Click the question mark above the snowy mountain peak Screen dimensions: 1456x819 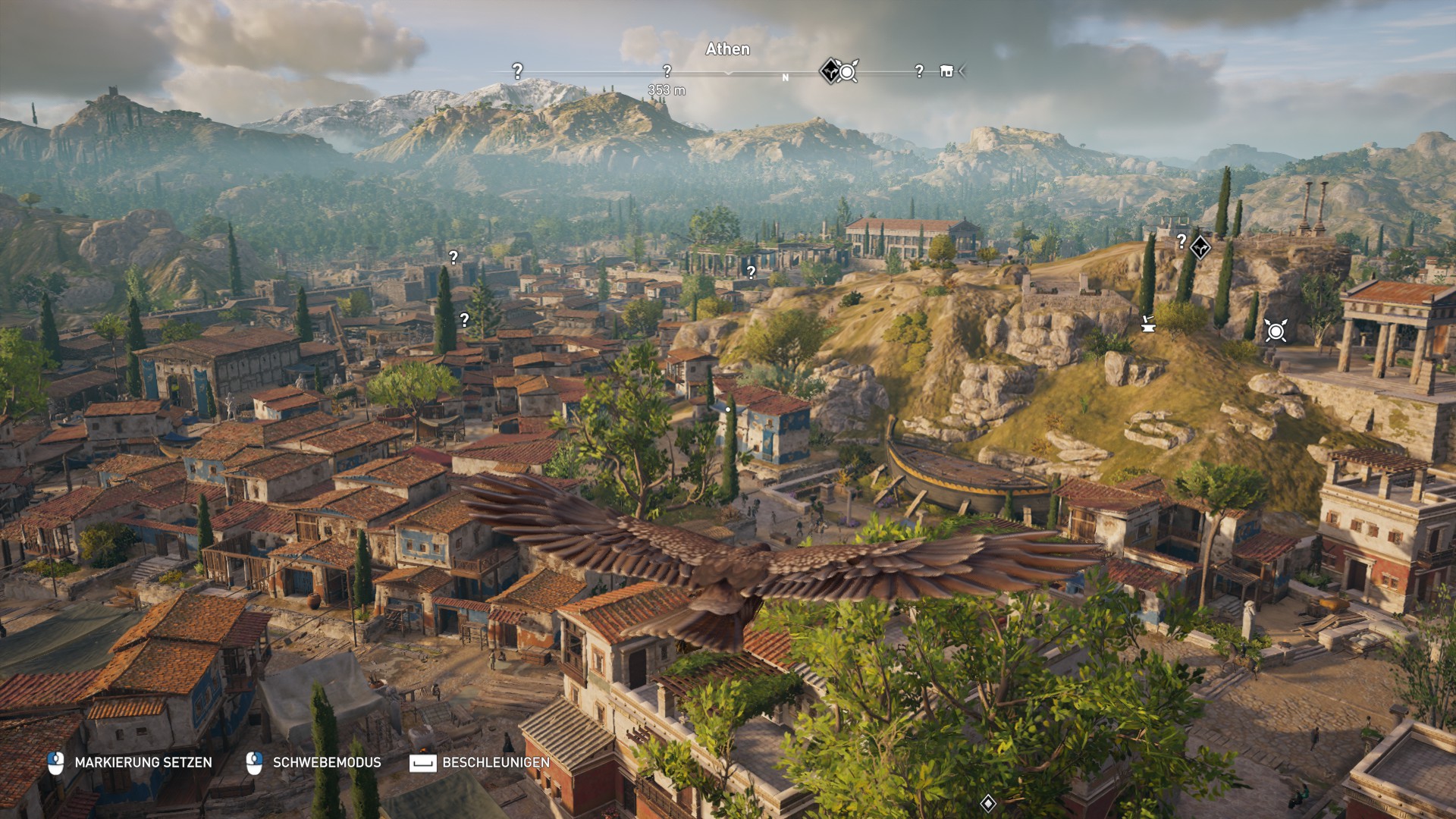517,71
